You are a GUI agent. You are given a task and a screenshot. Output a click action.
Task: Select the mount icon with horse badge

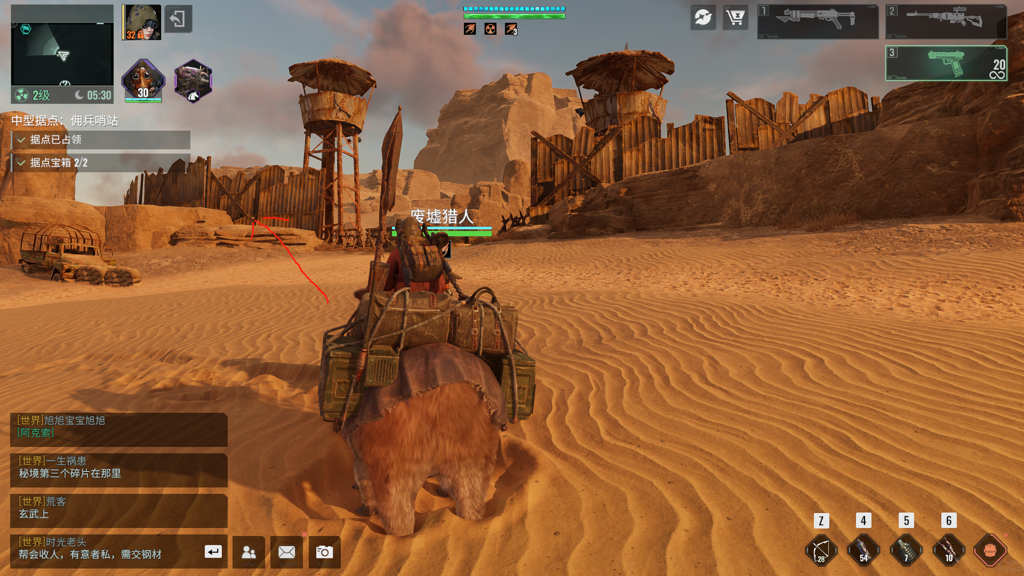tap(193, 80)
